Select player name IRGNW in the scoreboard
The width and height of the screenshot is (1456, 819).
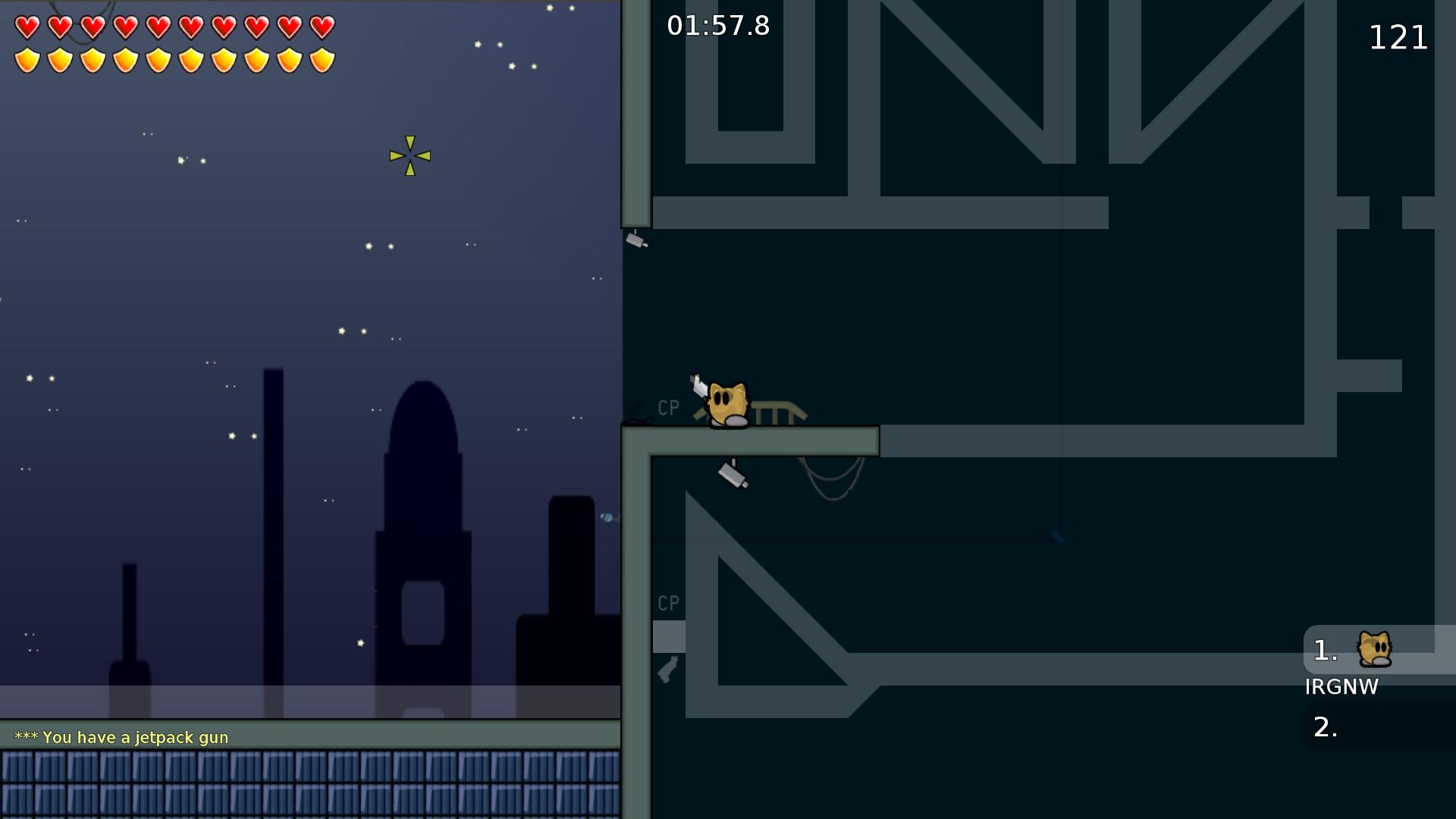pos(1341,687)
